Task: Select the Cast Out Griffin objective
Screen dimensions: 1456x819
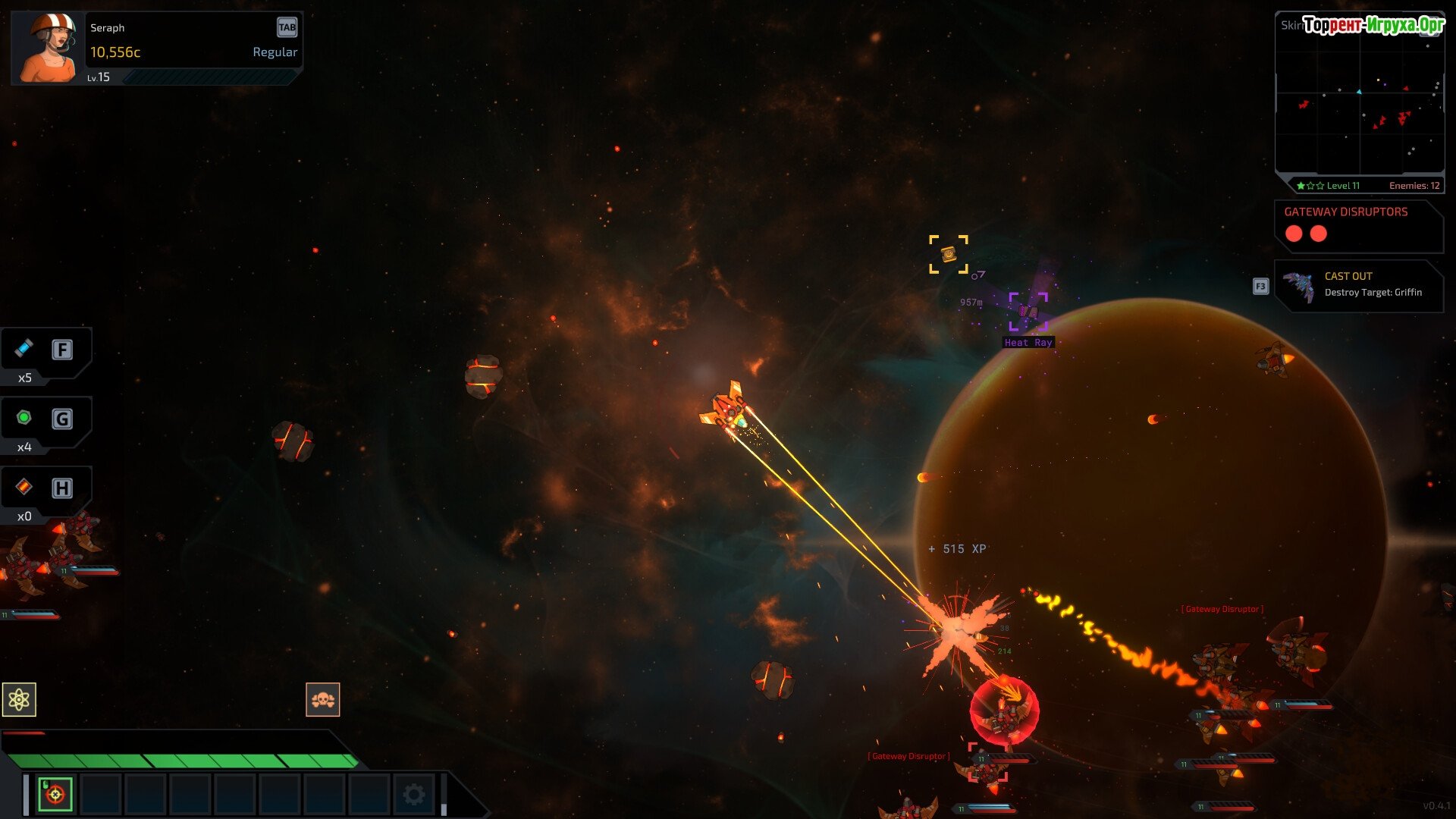Action: (x=1358, y=285)
